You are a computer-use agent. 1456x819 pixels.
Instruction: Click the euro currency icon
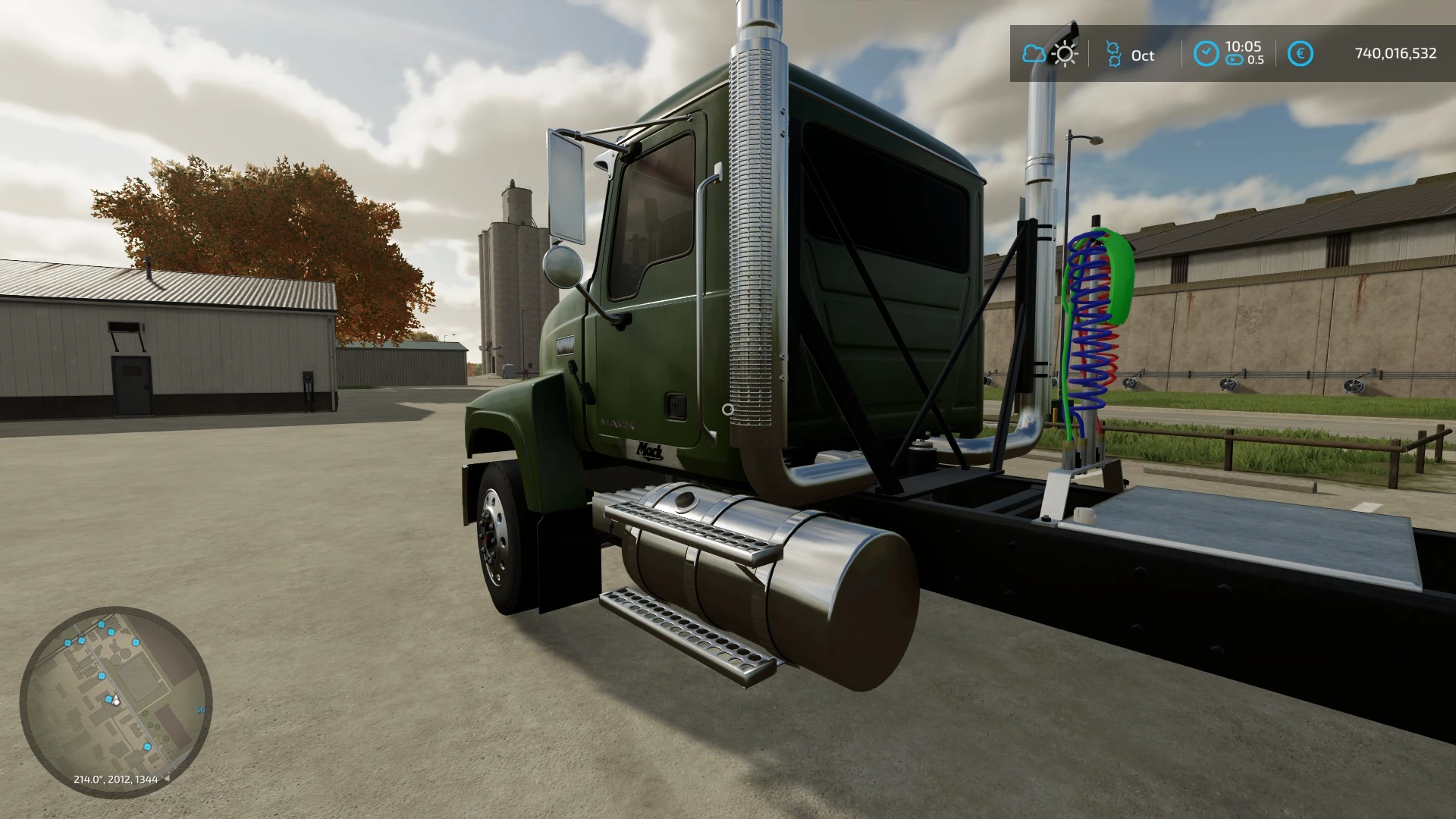pyautogui.click(x=1301, y=54)
